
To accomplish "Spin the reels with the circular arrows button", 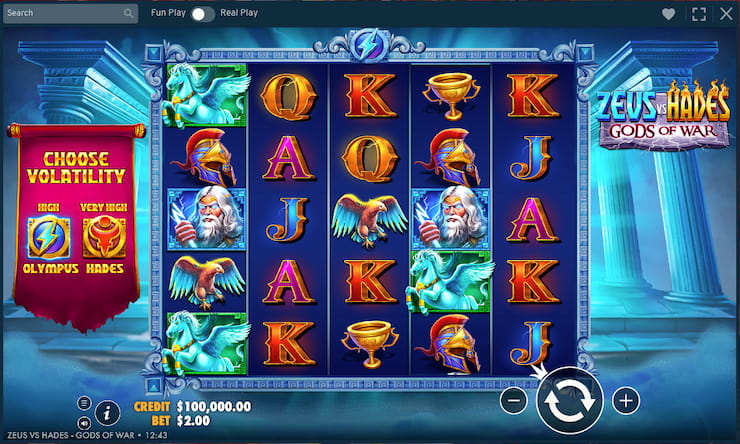I will (x=568, y=402).
